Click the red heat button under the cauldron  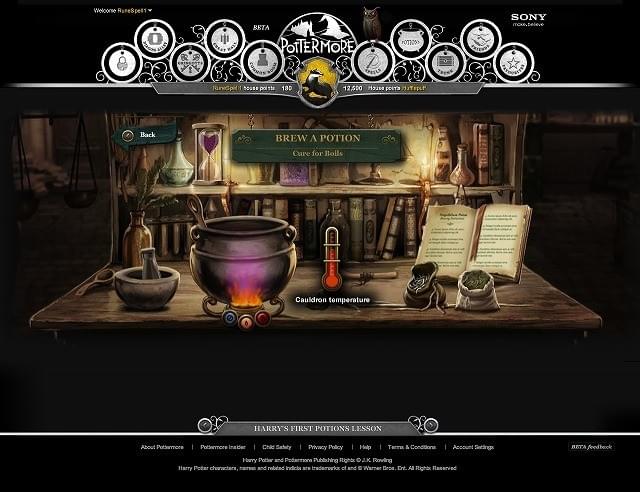pos(262,318)
